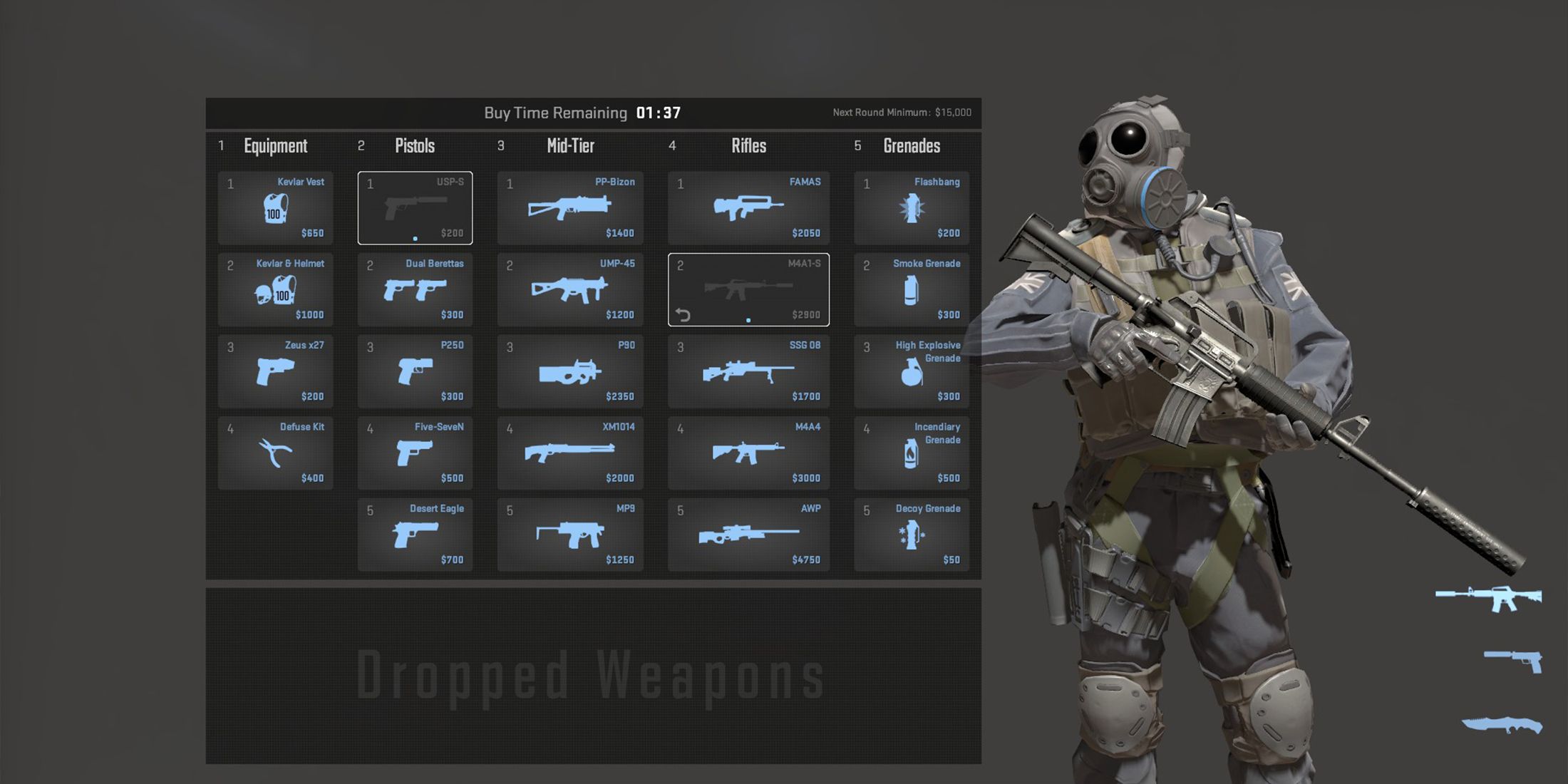The height and width of the screenshot is (784, 1568).
Task: Purchase the Desert Eagle
Action: [415, 535]
